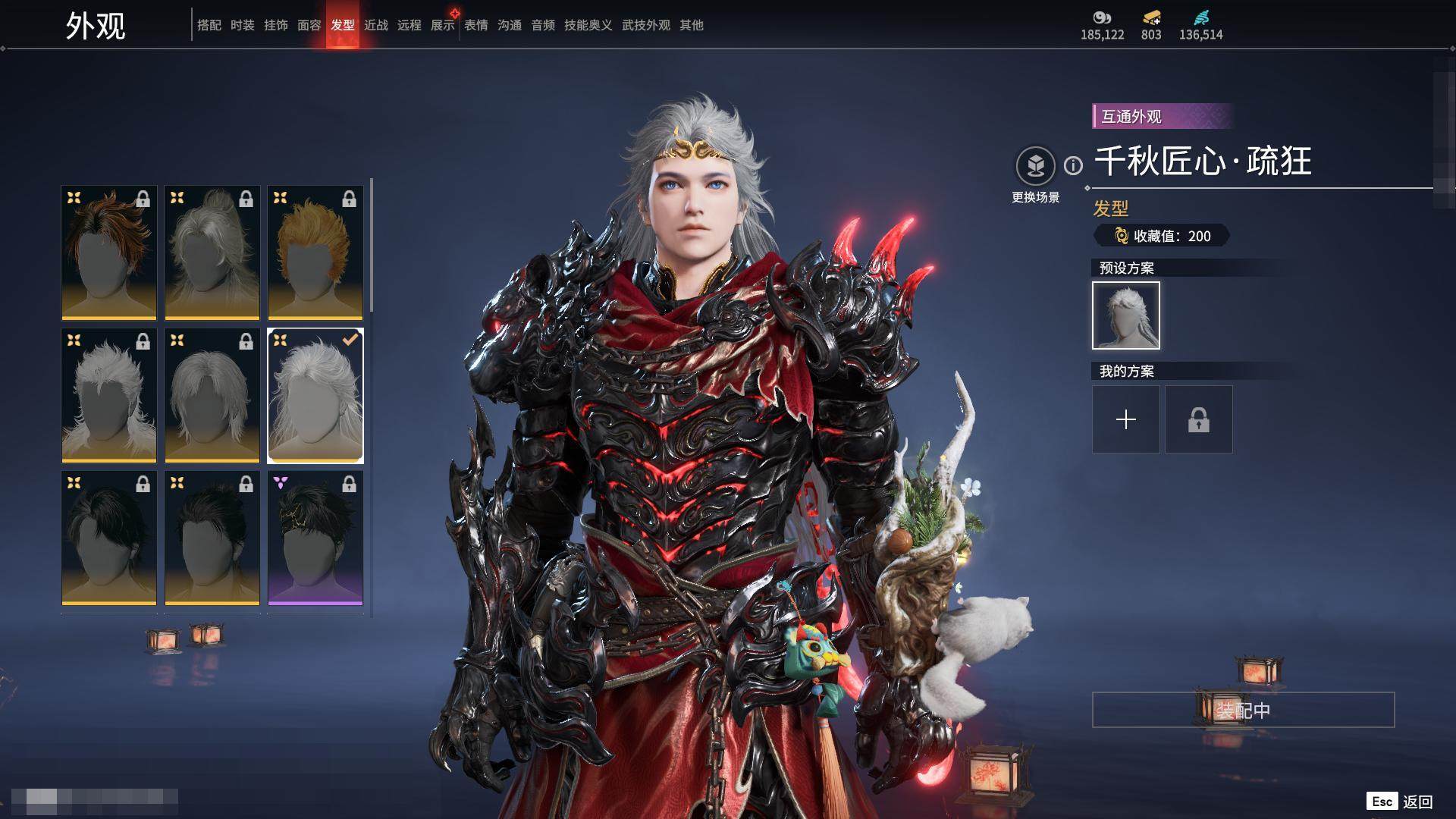1456x819 pixels.
Task: Open the 时装 outfit tab
Action: tap(243, 25)
